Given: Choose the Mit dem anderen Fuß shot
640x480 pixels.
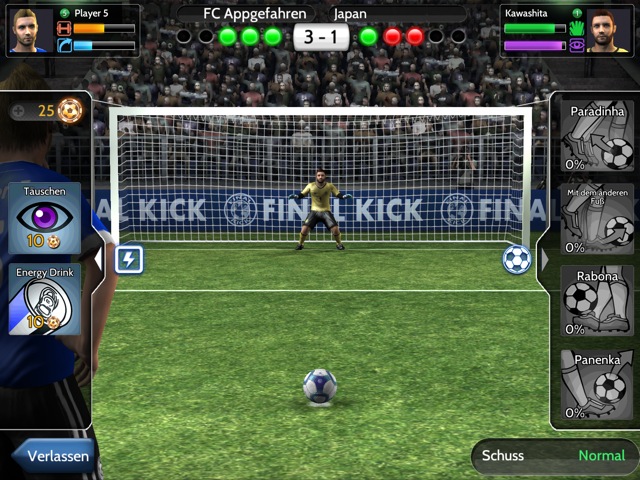Looking at the screenshot, I should (597, 217).
